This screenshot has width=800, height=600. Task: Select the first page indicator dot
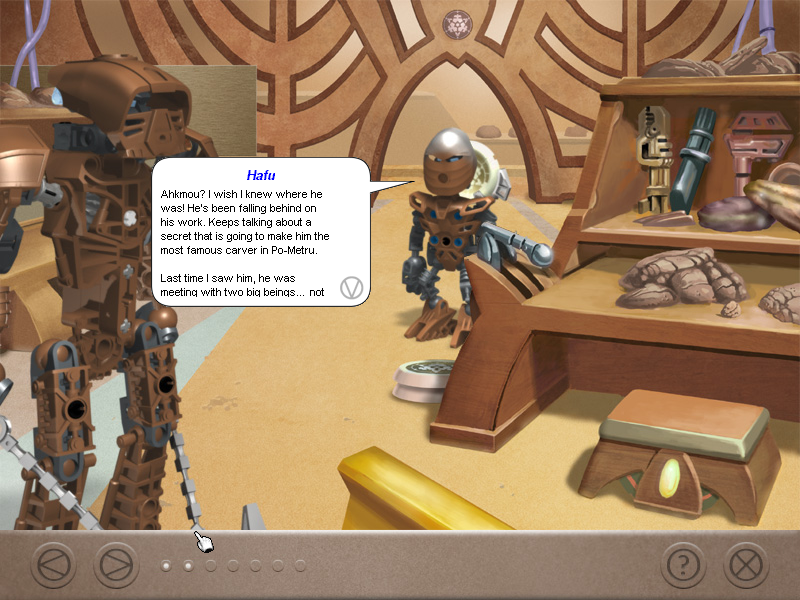166,566
